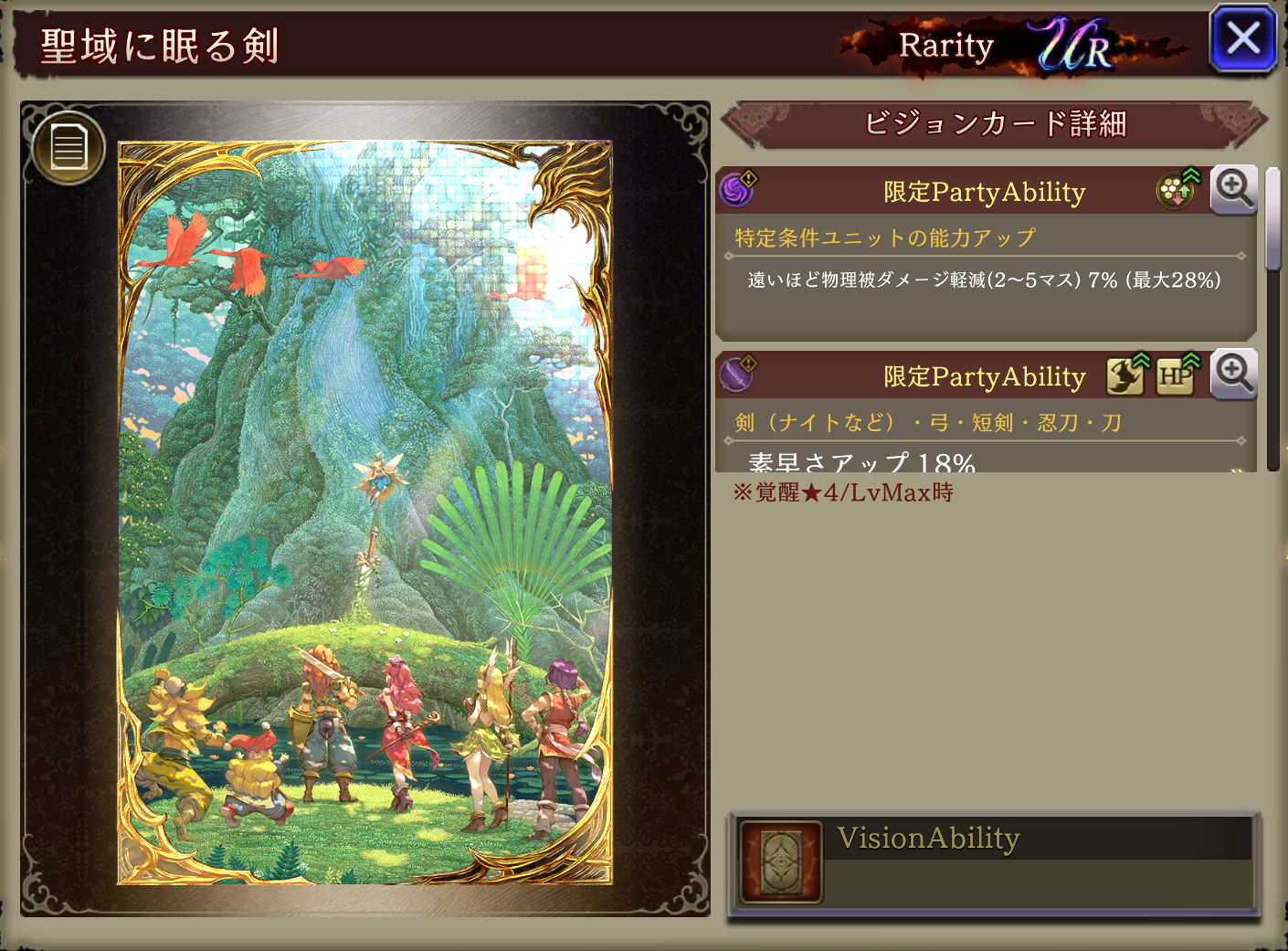
Task: Select the HP up buff icon
Action: (1177, 375)
